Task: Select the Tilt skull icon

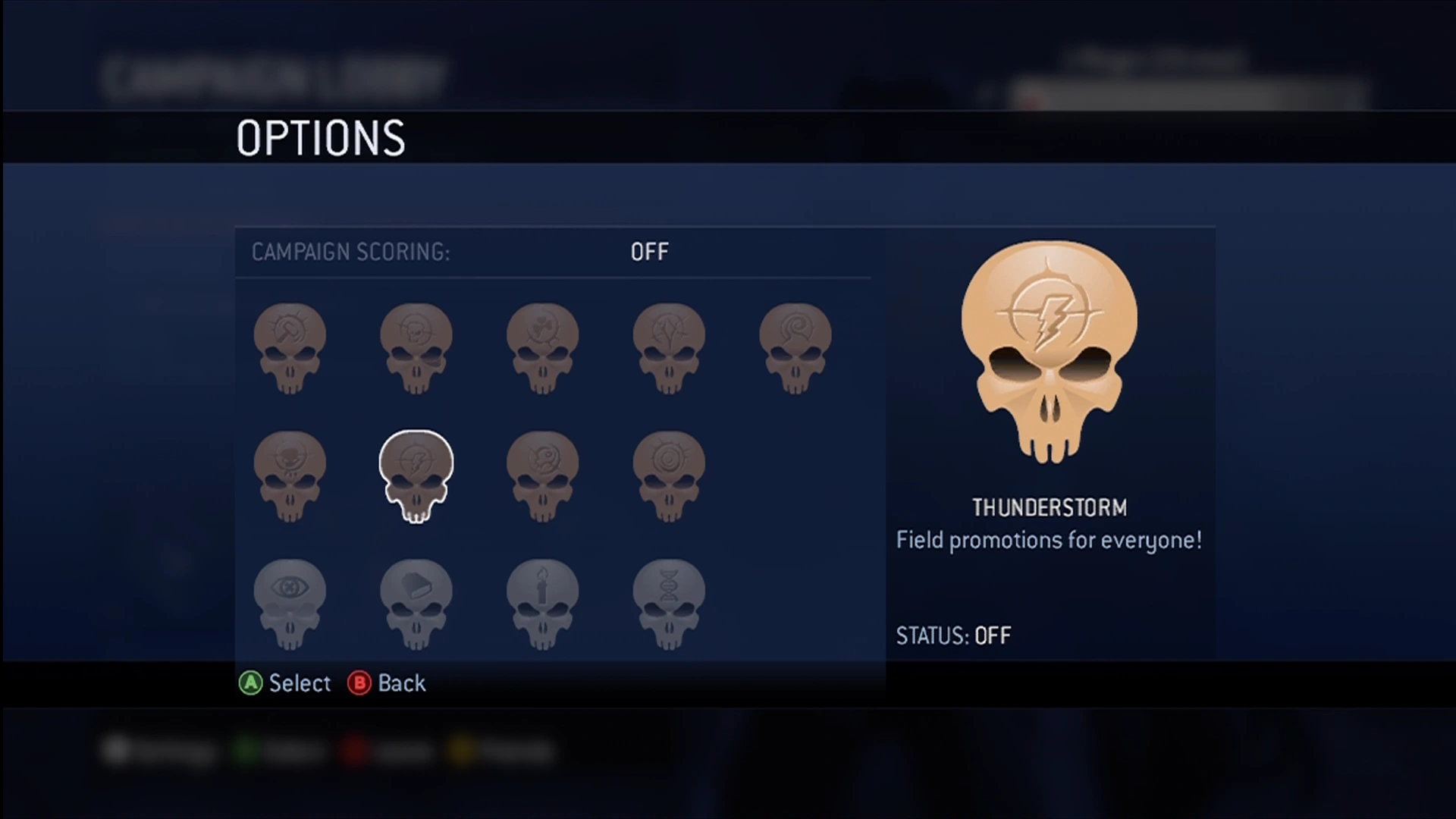Action: click(543, 474)
